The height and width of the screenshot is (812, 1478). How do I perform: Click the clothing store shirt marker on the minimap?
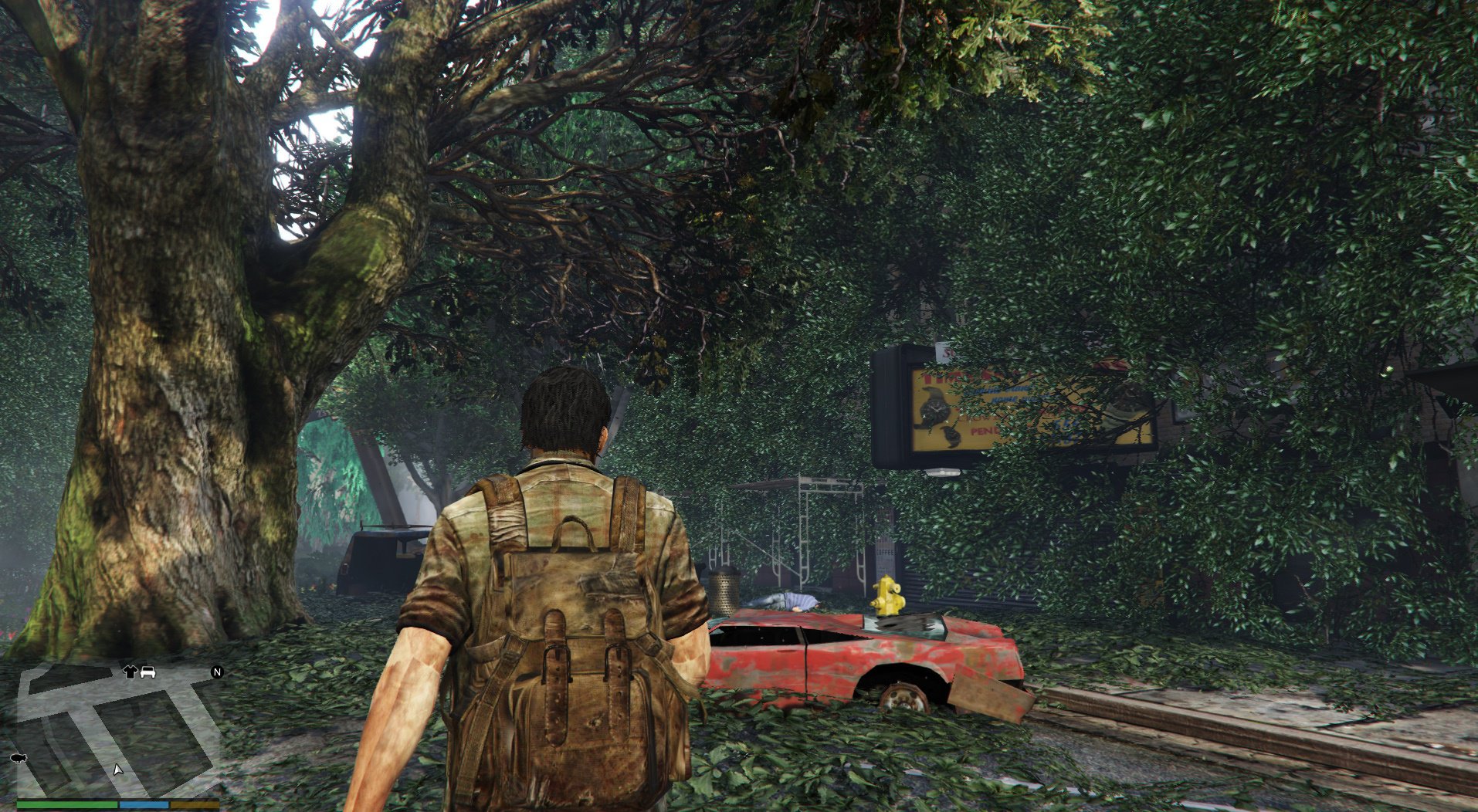point(130,672)
